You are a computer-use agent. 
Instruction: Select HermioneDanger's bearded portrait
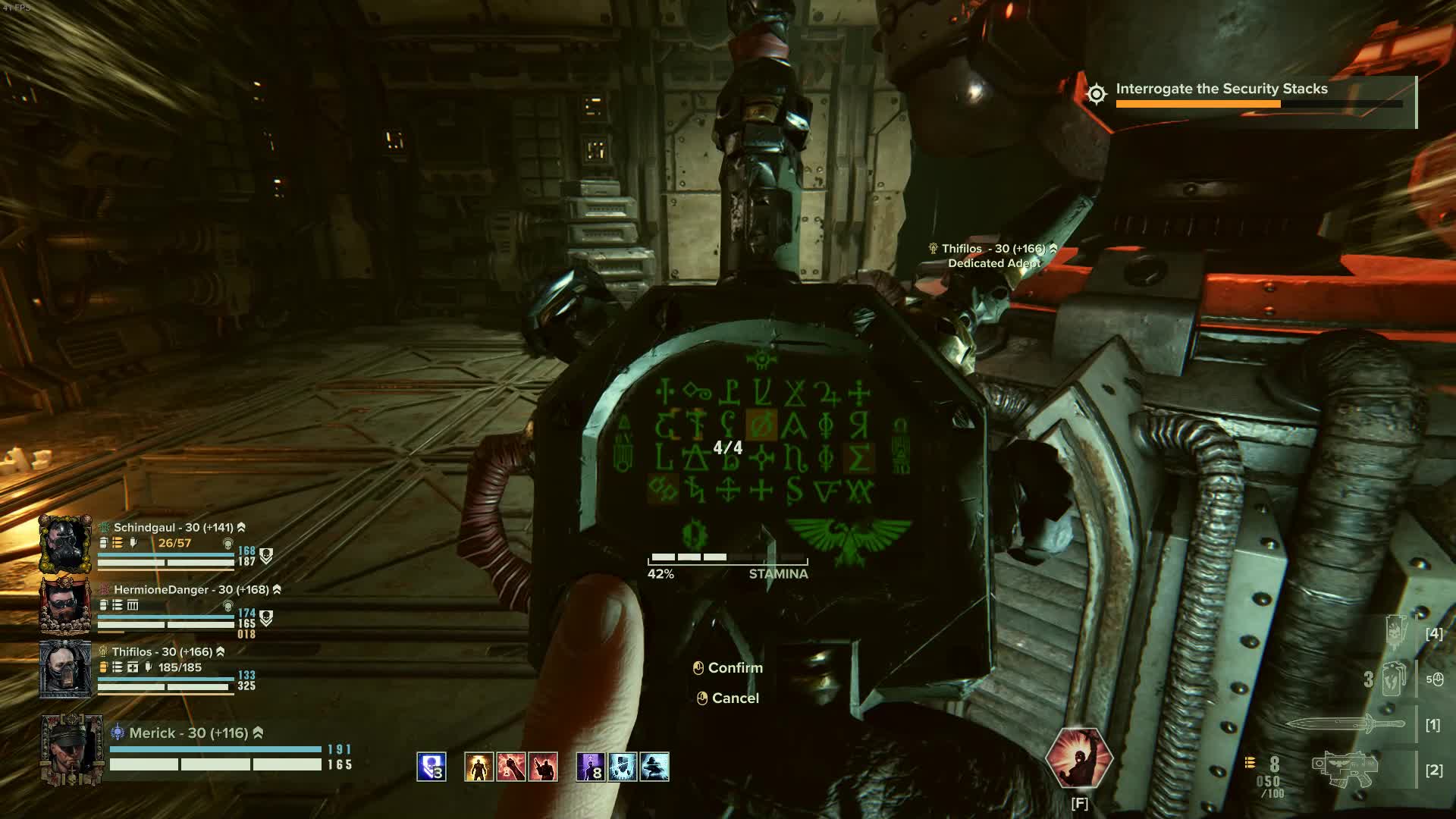pyautogui.click(x=66, y=606)
